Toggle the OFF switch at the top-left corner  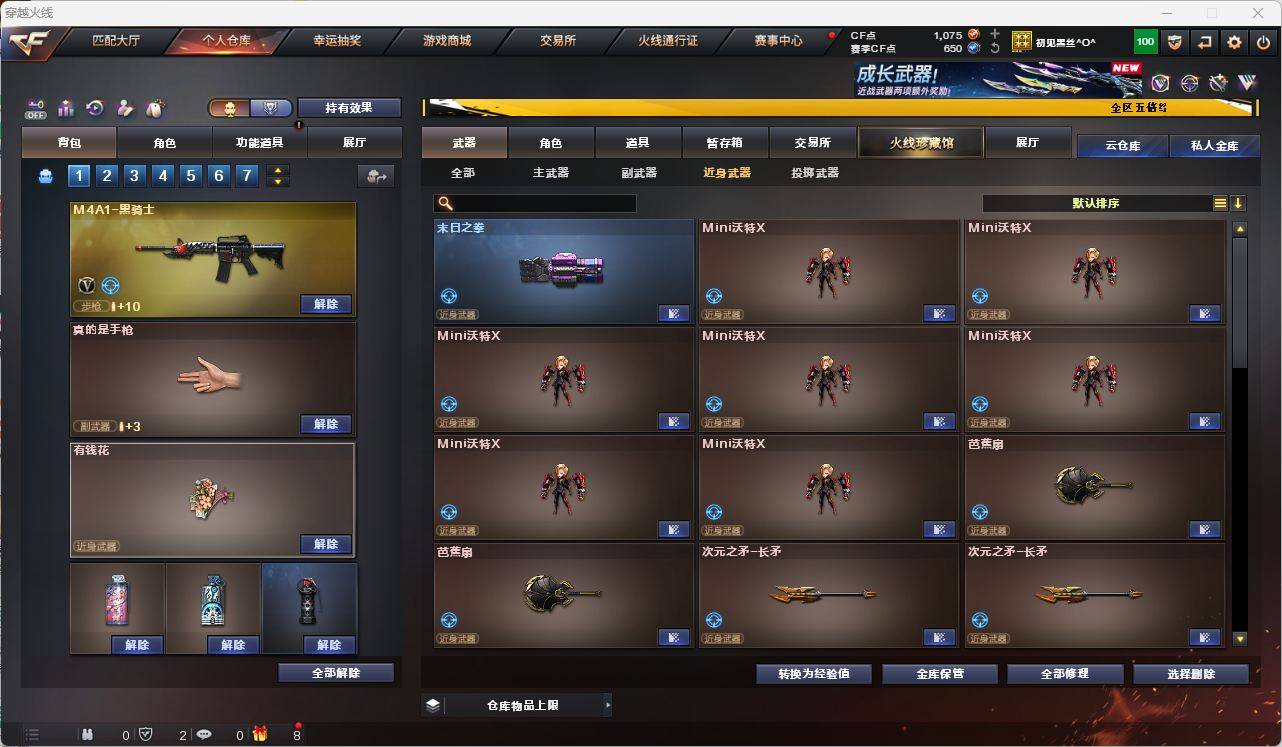pyautogui.click(x=36, y=108)
